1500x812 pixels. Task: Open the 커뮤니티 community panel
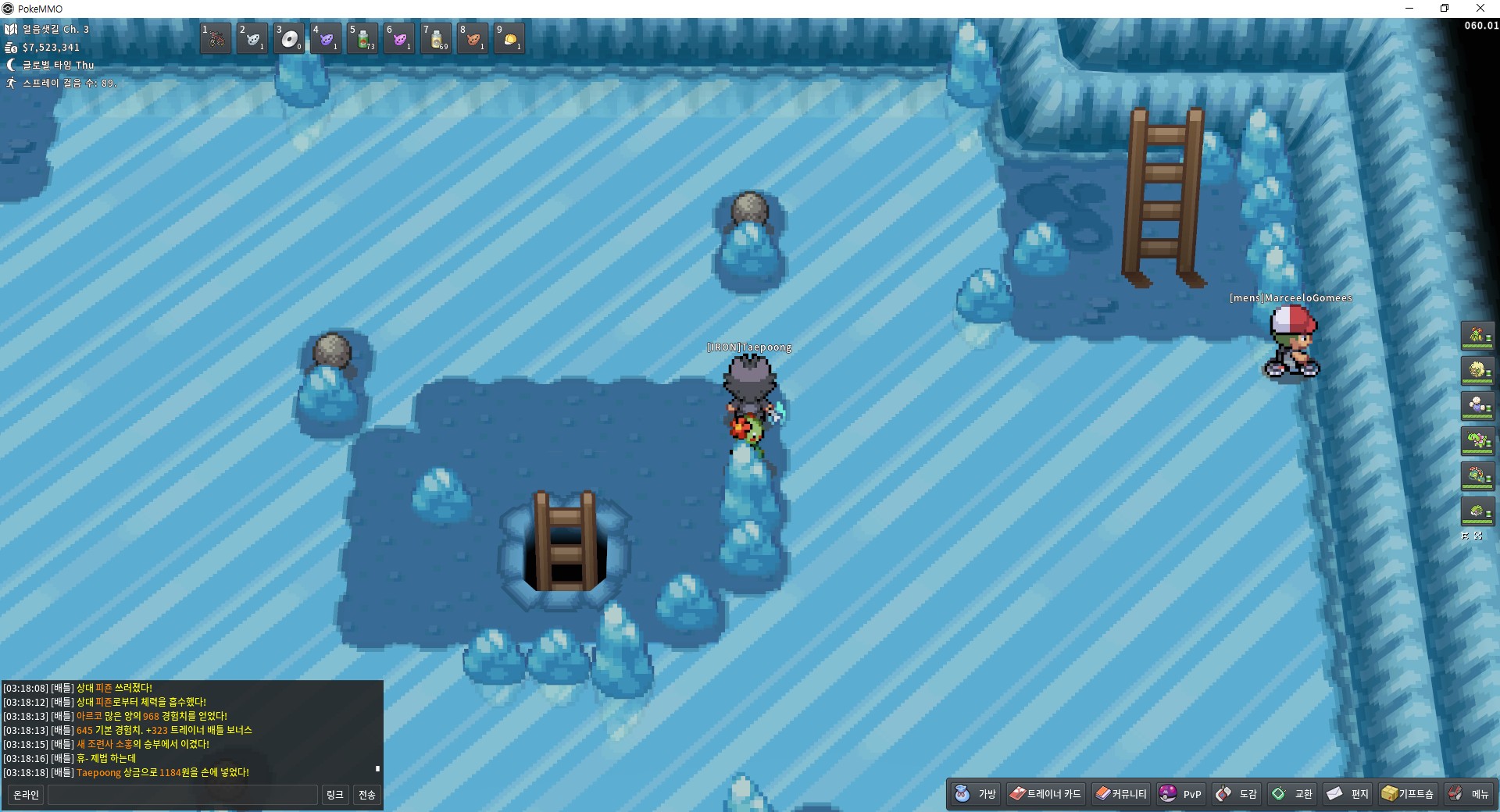click(1121, 794)
